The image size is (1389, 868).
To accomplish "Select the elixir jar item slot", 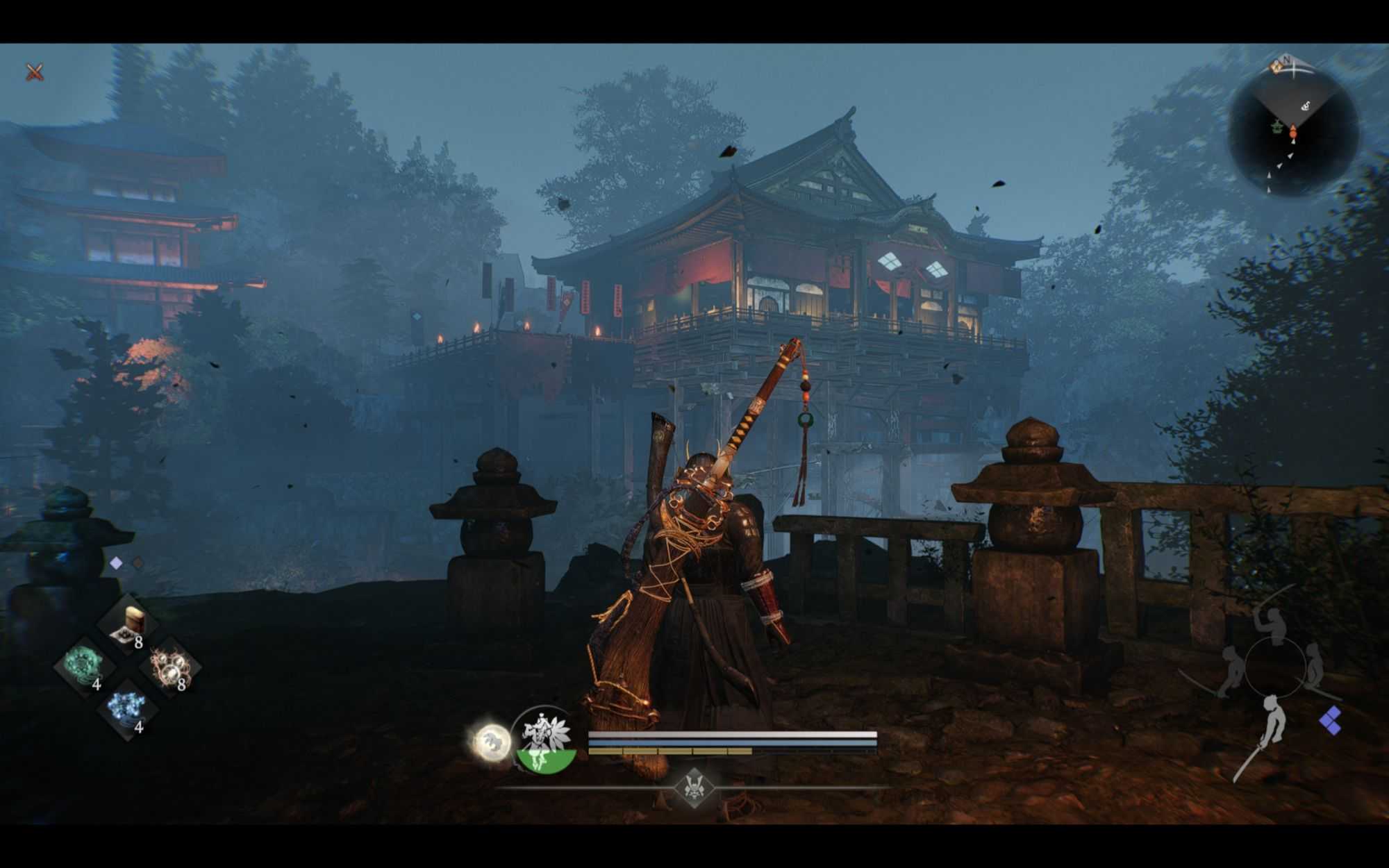I will pos(127,624).
